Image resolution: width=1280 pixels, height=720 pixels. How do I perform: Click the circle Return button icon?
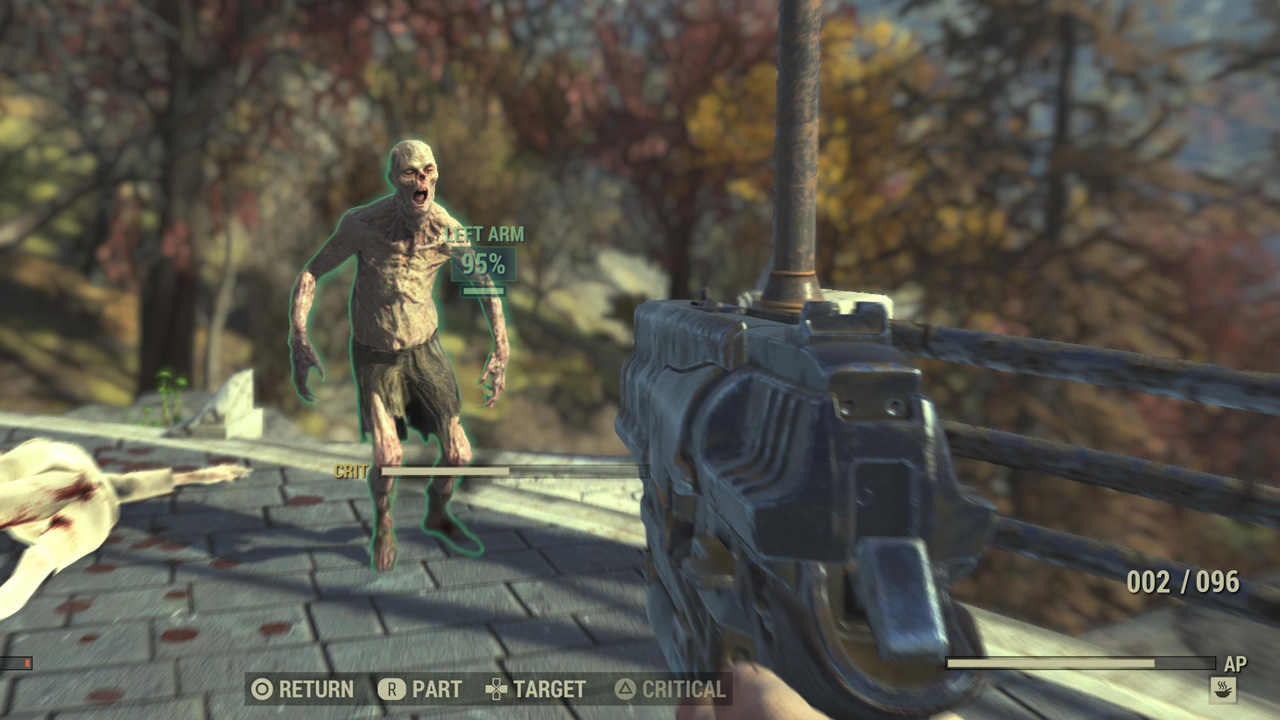(264, 690)
